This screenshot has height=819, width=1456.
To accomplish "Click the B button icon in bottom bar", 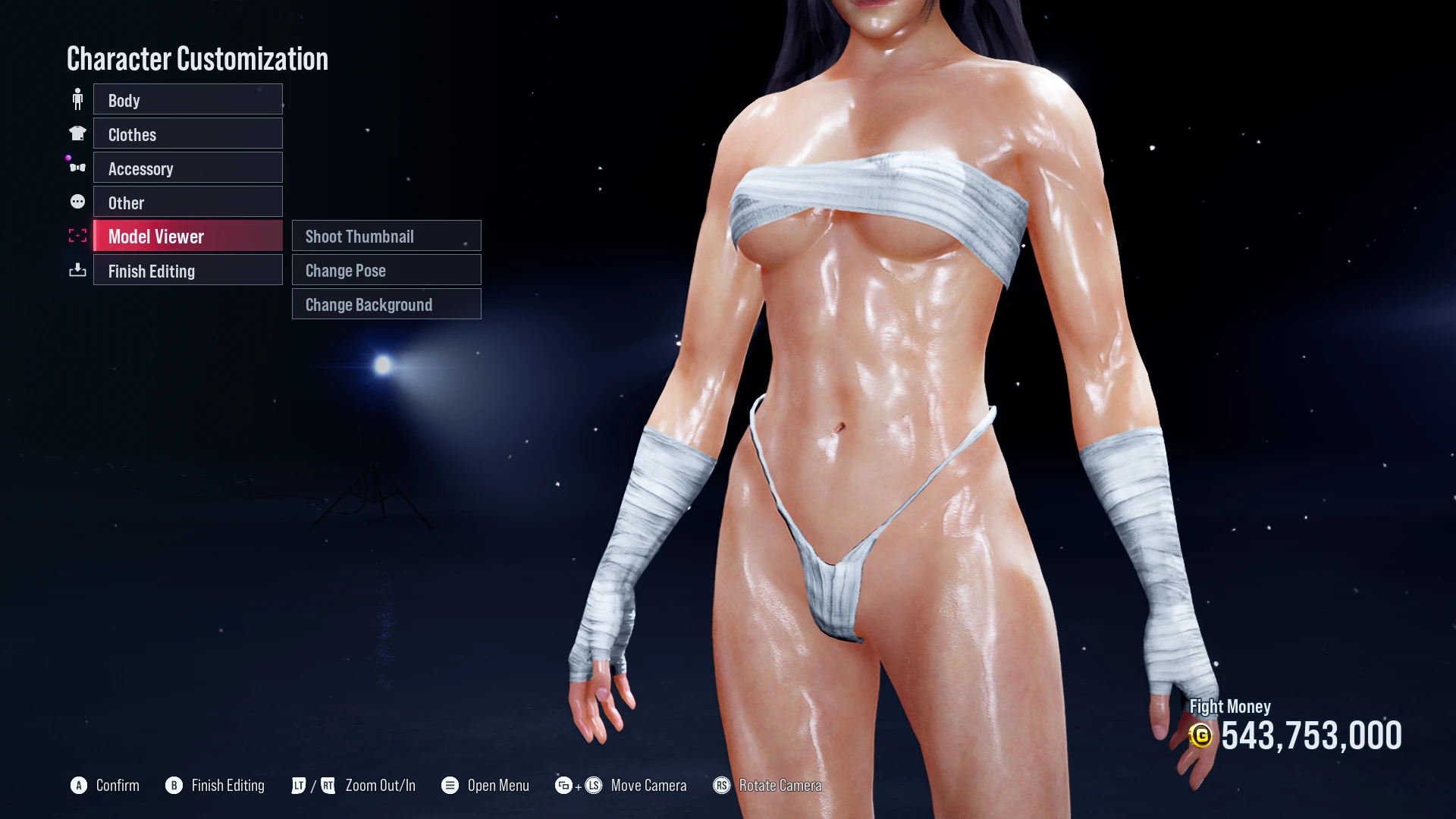I will pos(175,786).
